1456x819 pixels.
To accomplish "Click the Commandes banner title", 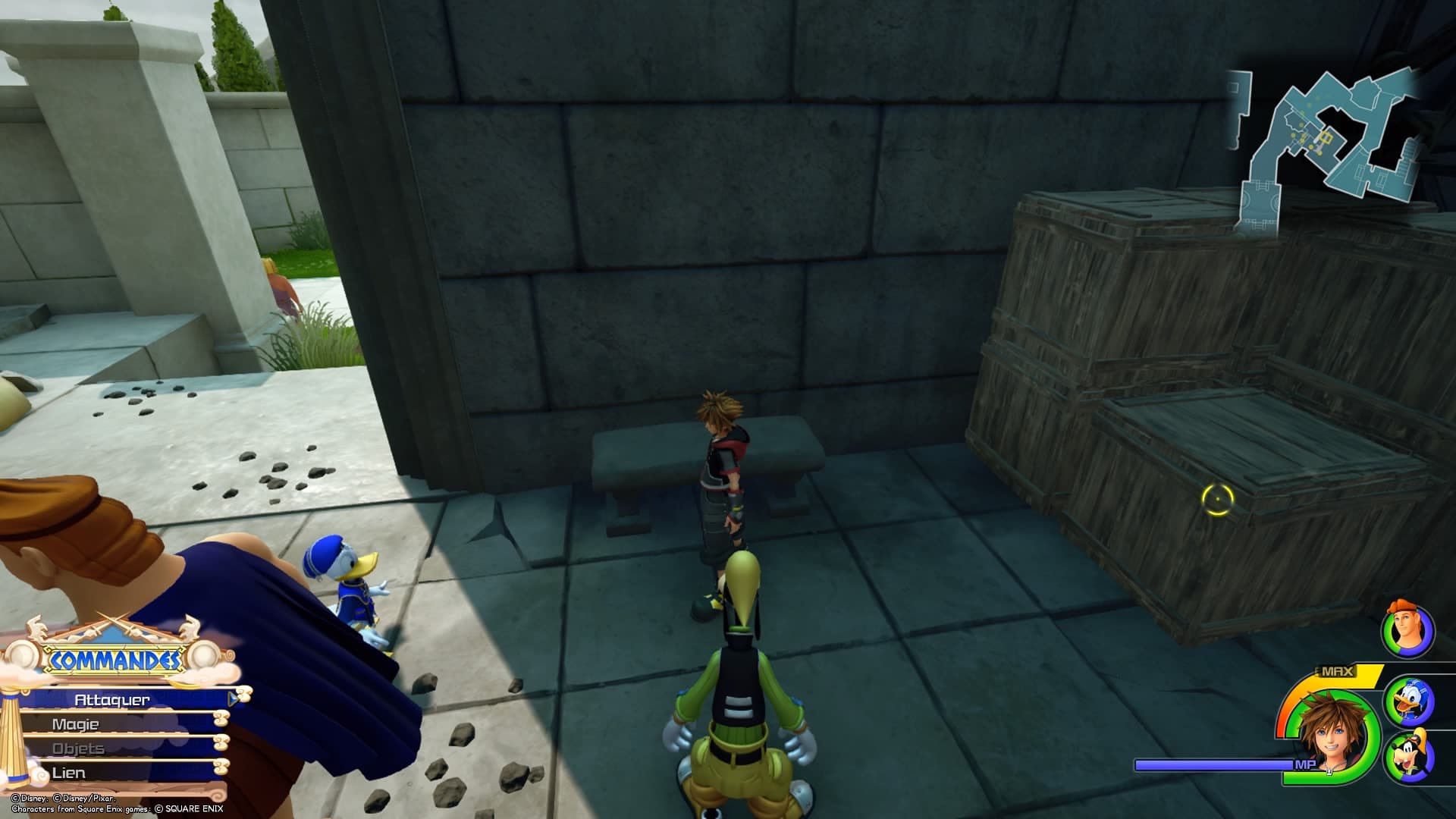I will tap(115, 658).
